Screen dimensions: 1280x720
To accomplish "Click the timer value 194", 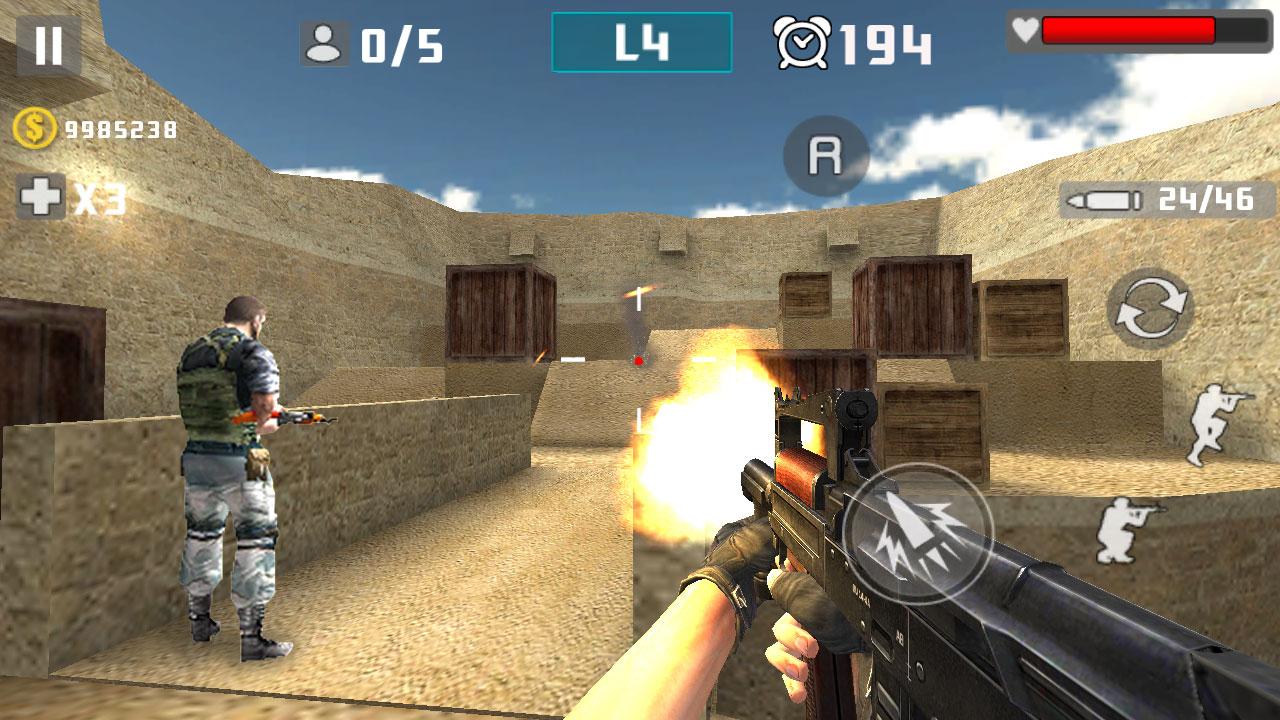I will (885, 40).
